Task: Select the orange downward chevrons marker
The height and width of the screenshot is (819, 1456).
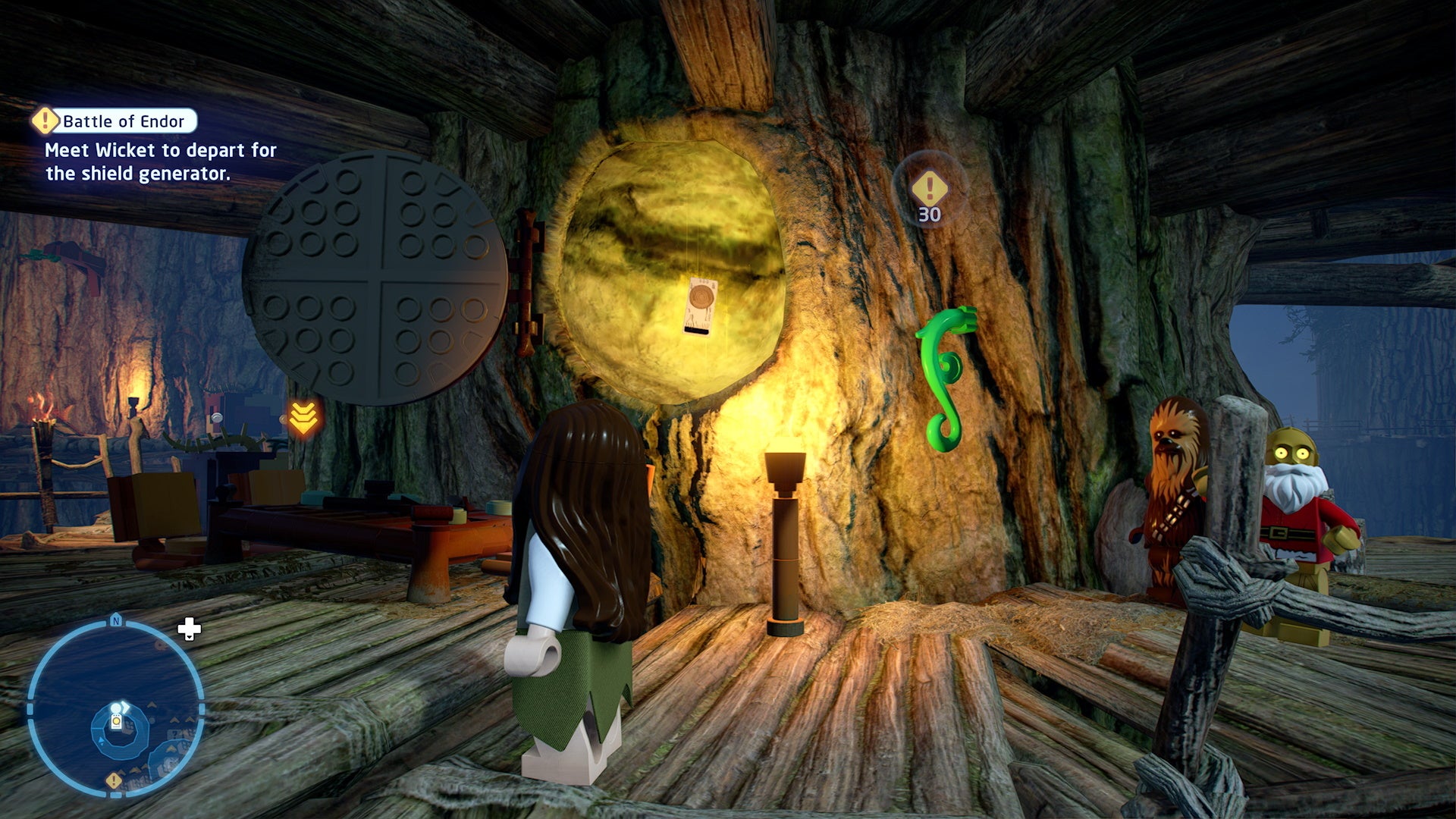Action: tap(303, 416)
